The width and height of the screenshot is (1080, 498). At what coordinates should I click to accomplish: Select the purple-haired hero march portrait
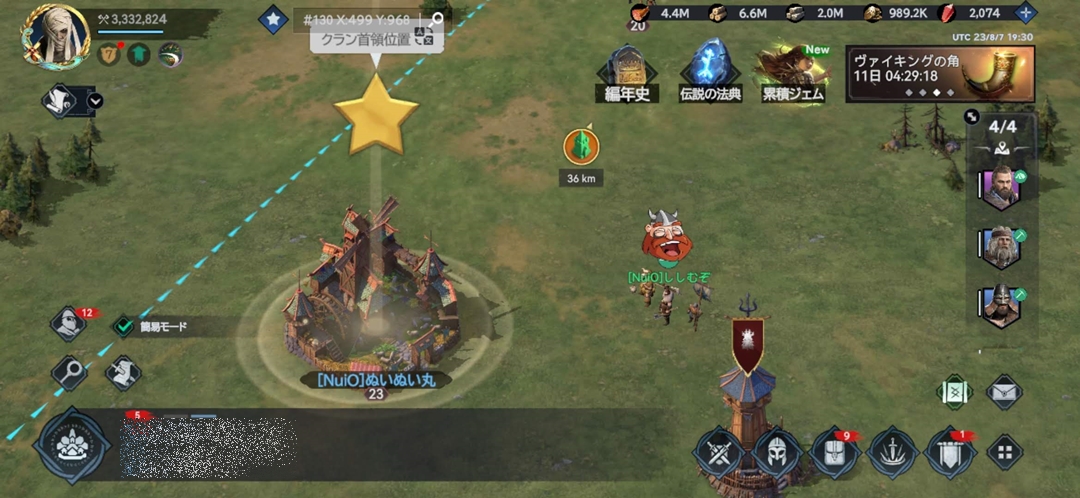tap(1000, 188)
